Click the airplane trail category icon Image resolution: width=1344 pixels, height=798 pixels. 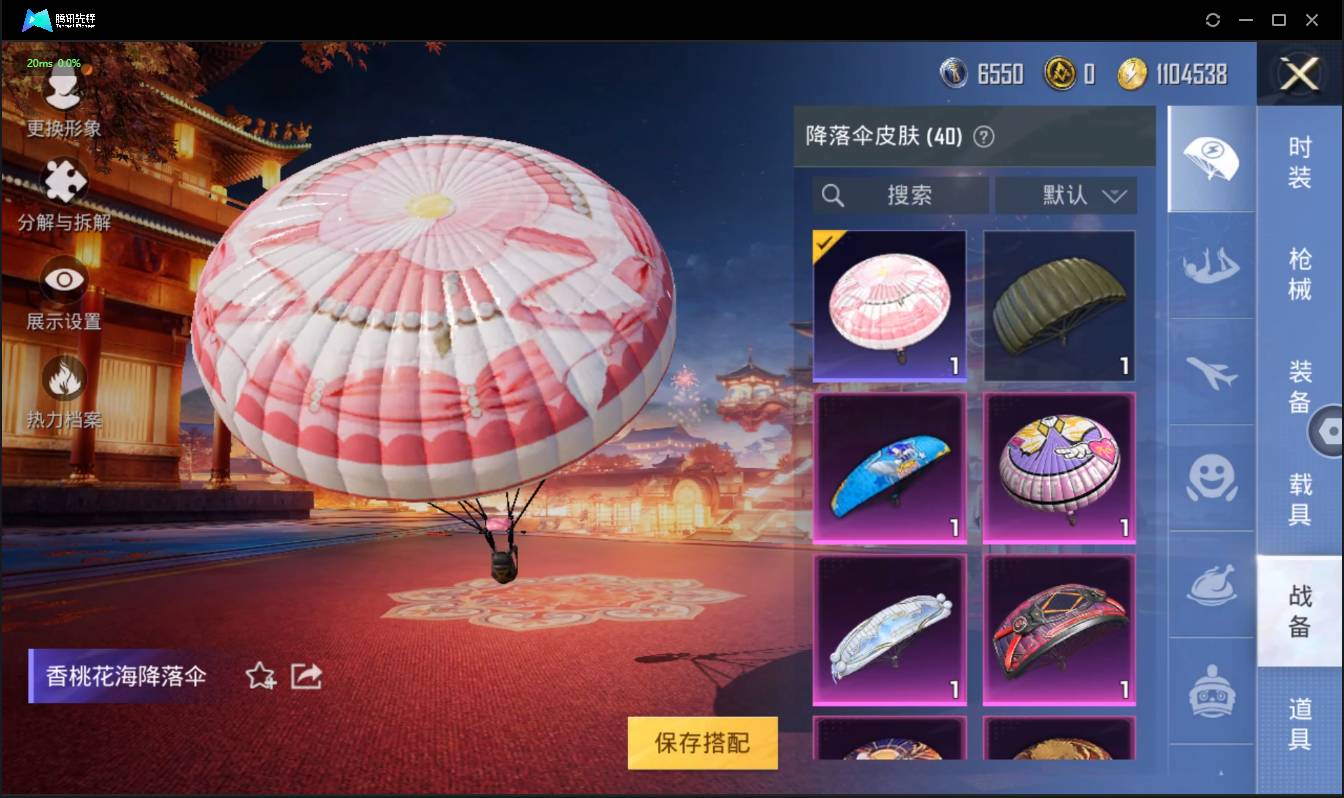(x=1211, y=373)
